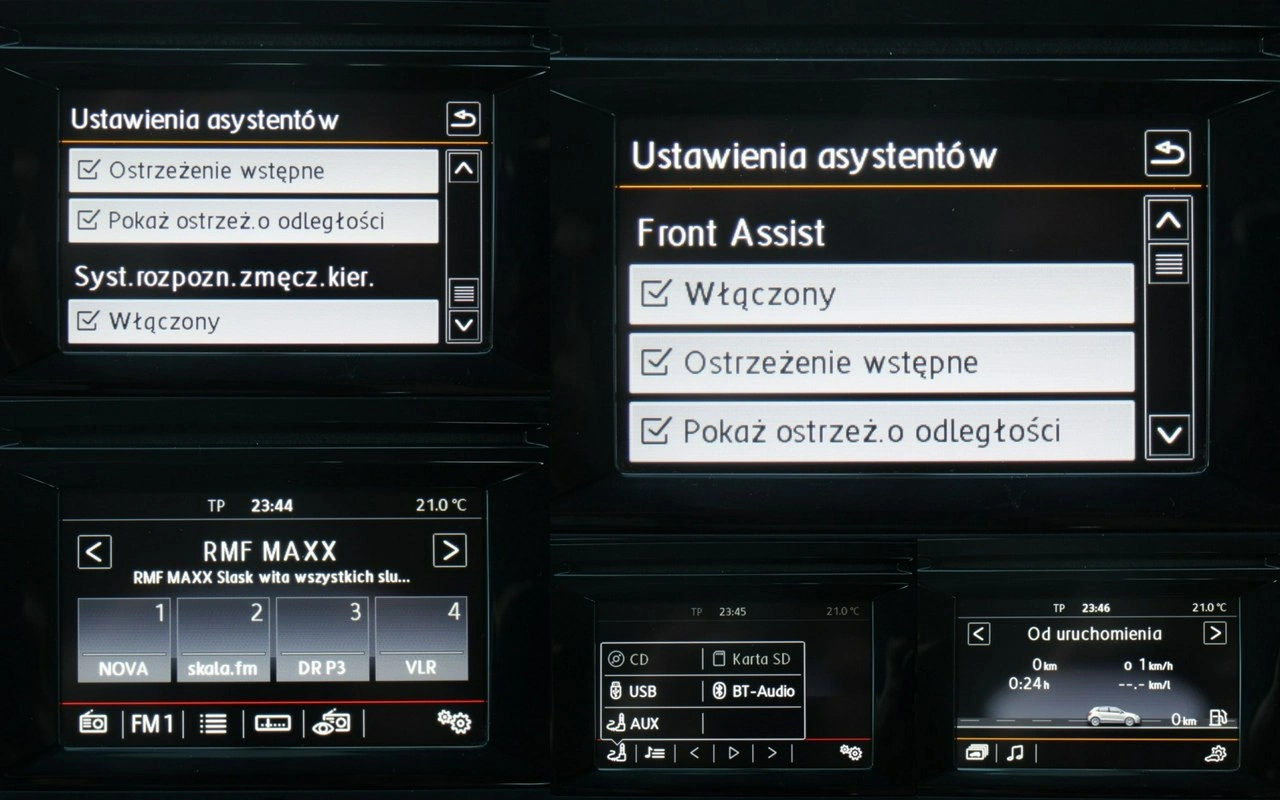Choose the DR P3 station preset
1280x800 pixels.
pyautogui.click(x=322, y=639)
